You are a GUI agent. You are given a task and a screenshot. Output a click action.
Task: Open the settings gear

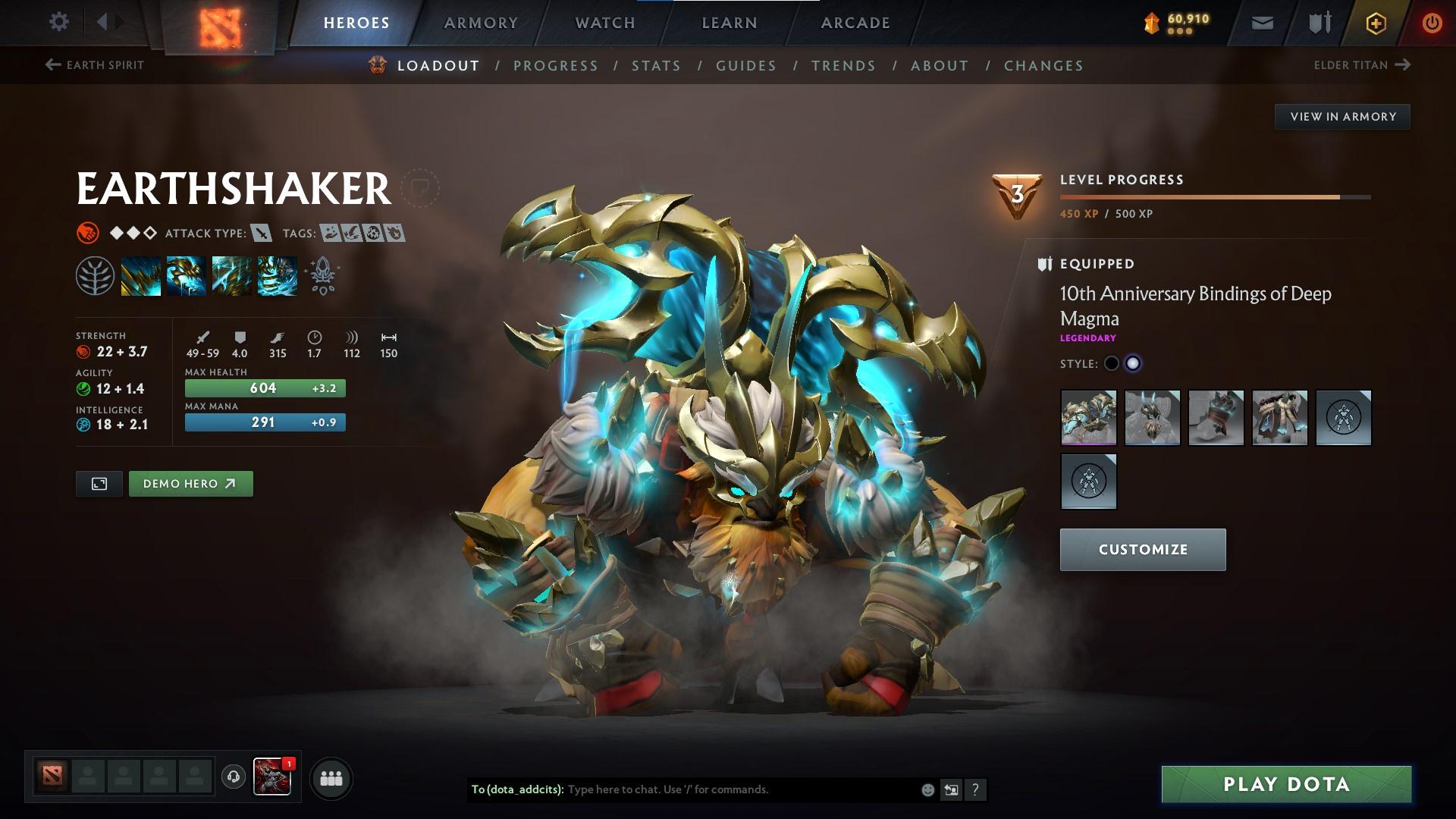pos(58,22)
